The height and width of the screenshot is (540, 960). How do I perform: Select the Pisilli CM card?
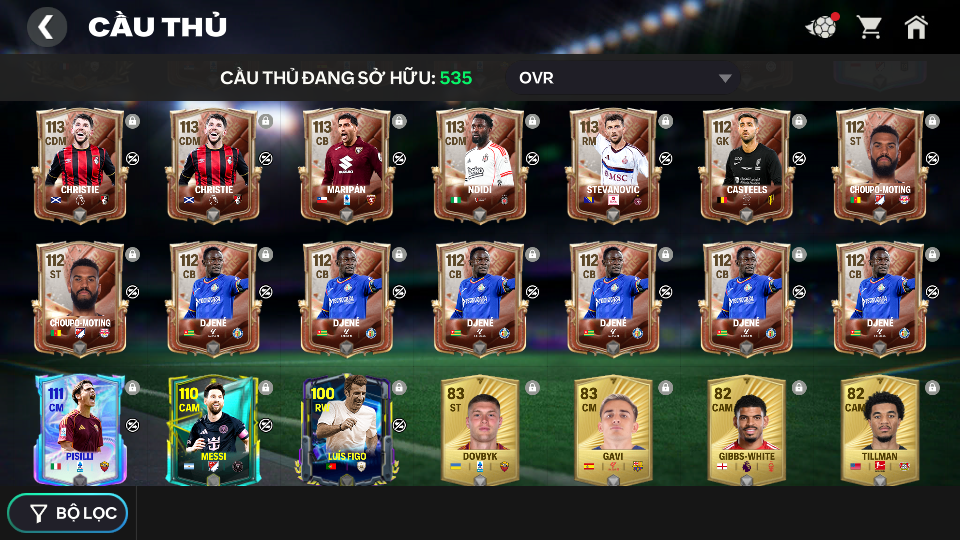tap(79, 430)
